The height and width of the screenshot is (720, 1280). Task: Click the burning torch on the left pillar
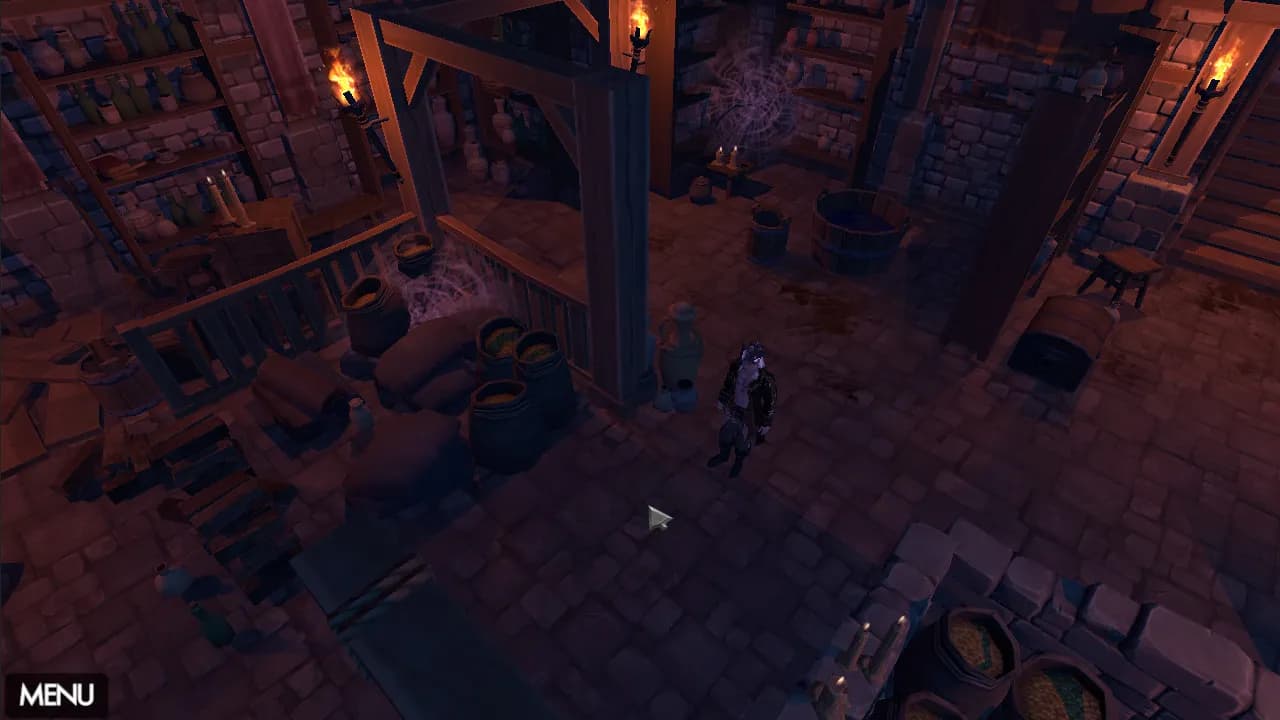(x=345, y=85)
